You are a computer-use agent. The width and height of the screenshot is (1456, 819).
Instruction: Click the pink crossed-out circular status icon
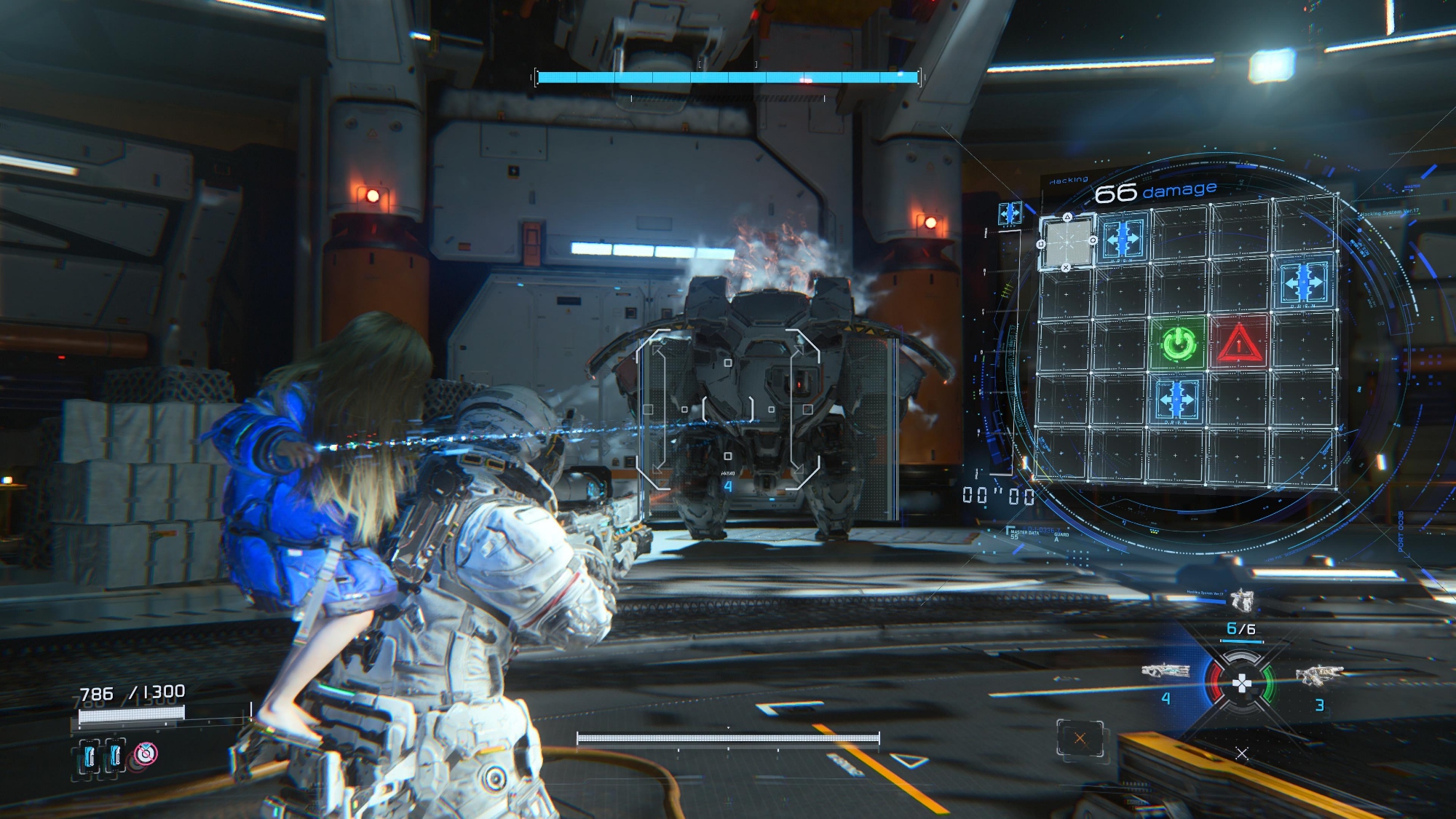pos(146,754)
